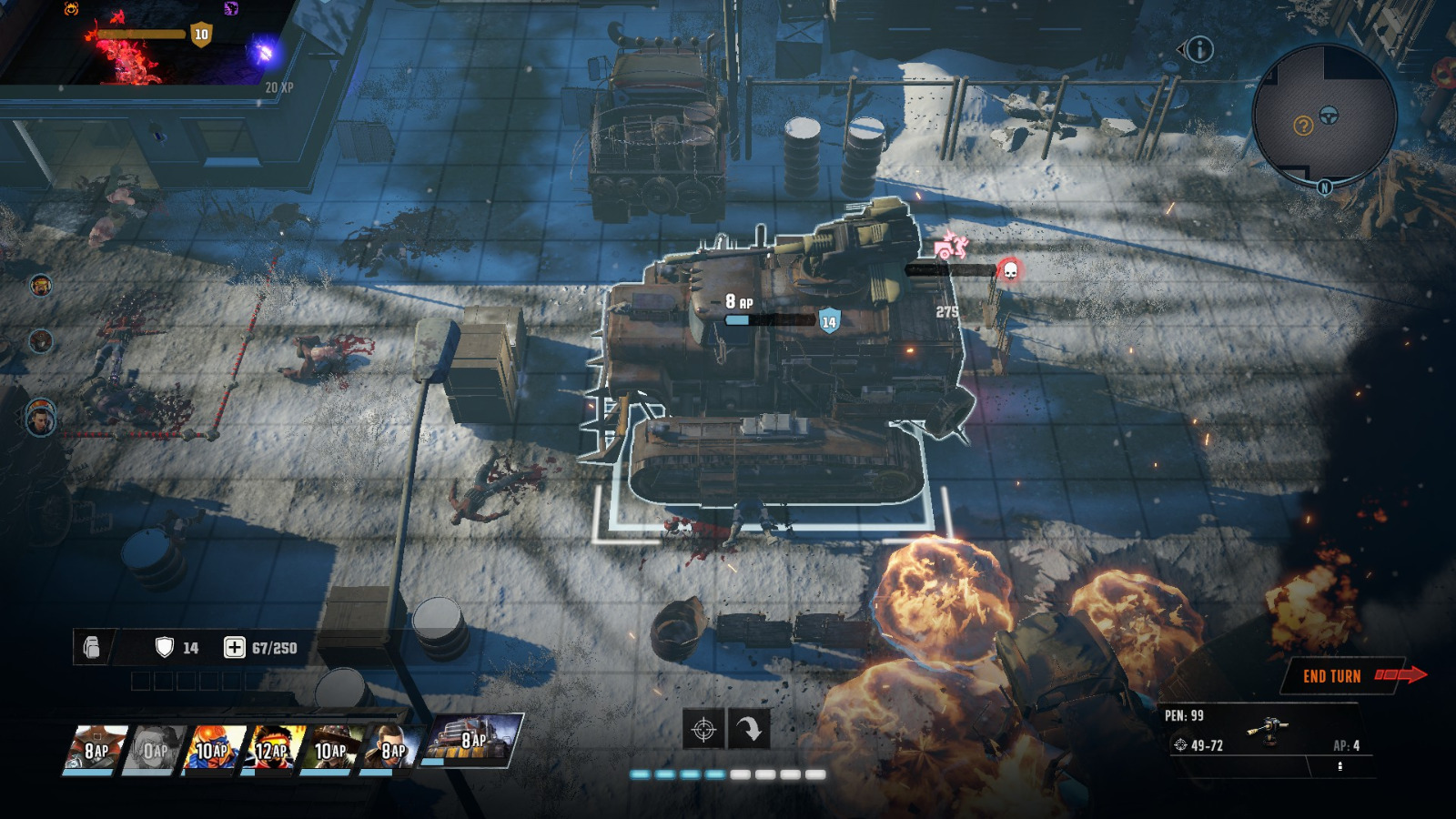The image size is (1456, 819).
Task: Choose the squad member with 12 AP
Action: (272, 750)
